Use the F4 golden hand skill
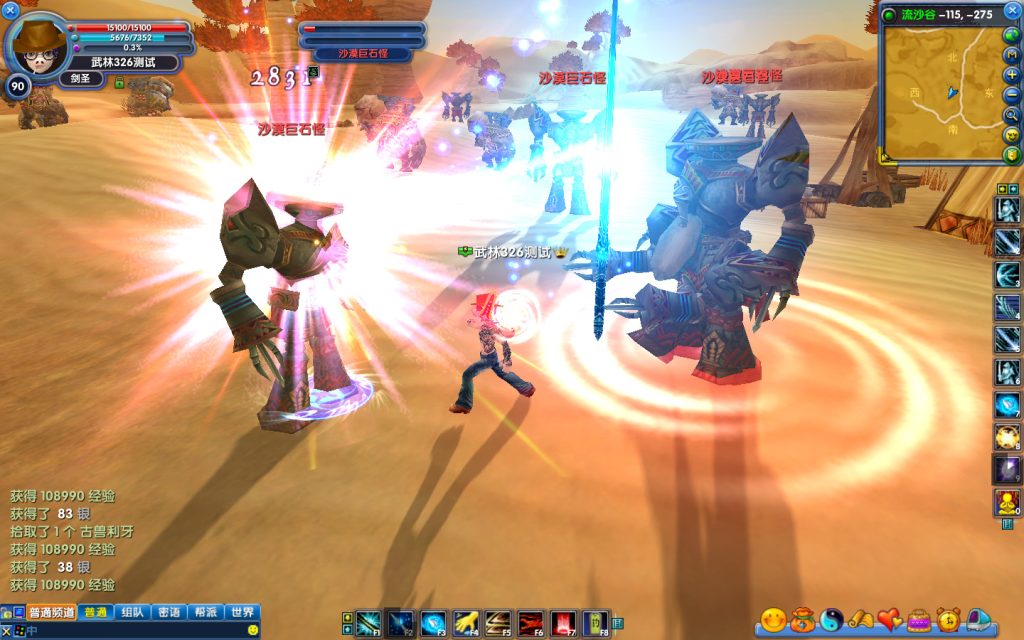1024x640 pixels. 465,623
